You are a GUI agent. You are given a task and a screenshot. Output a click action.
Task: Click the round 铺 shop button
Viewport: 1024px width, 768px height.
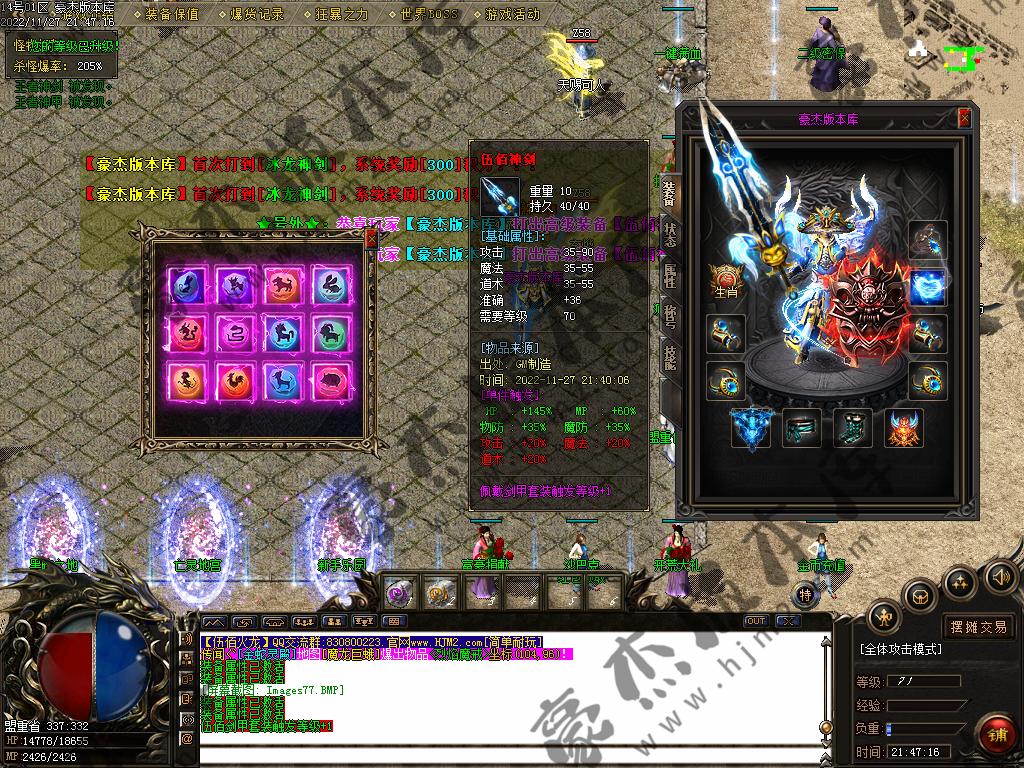996,734
